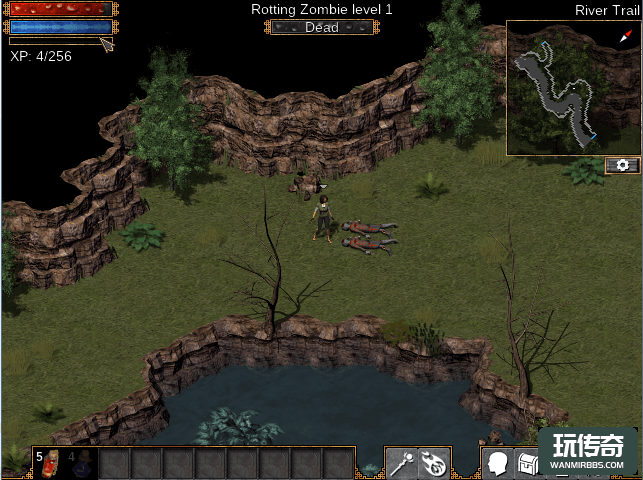The height and width of the screenshot is (480, 643).
Task: Click the Rotting Zombie target status box
Action: pos(320,27)
